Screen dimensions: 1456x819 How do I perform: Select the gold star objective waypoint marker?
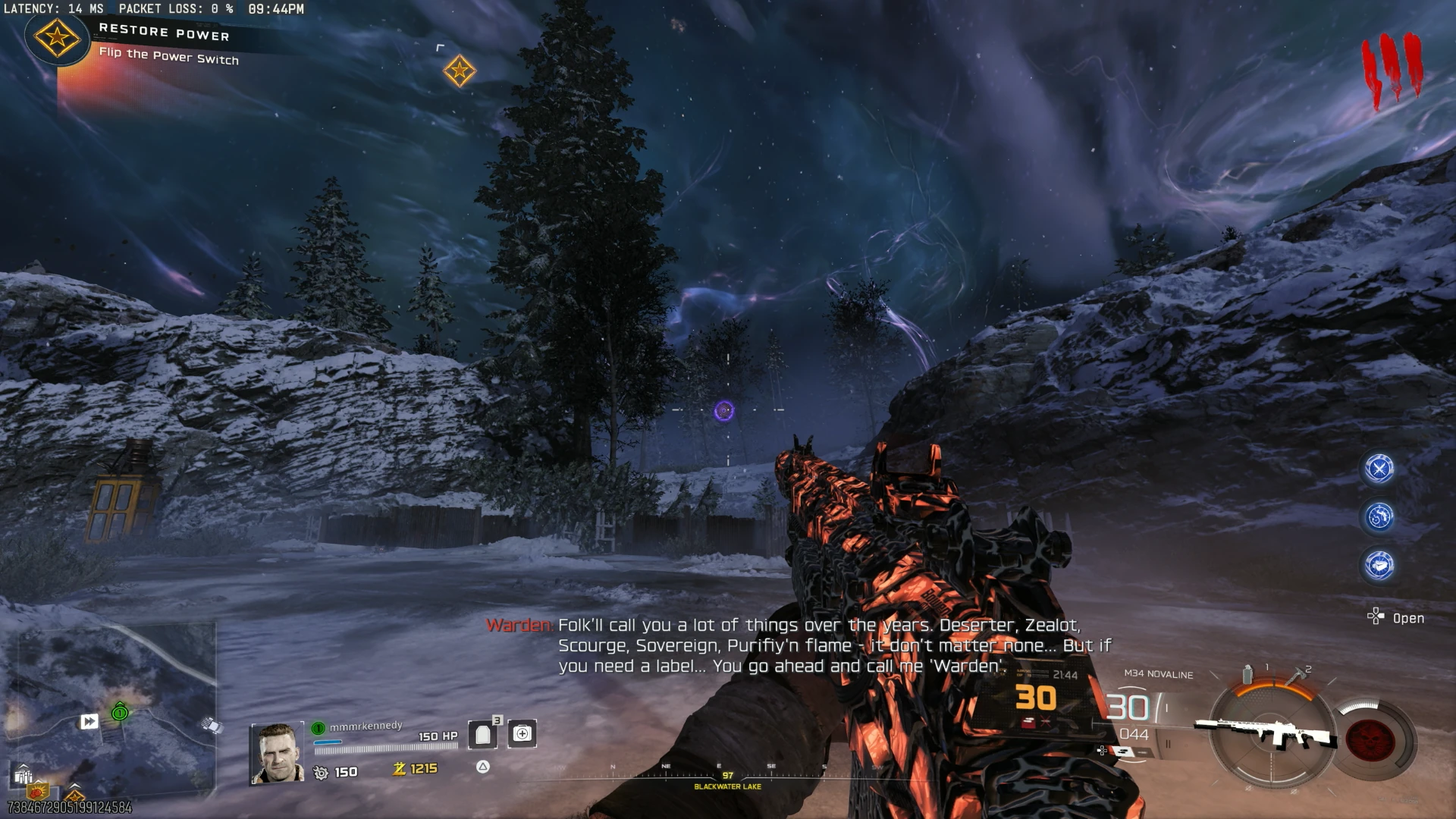click(459, 71)
